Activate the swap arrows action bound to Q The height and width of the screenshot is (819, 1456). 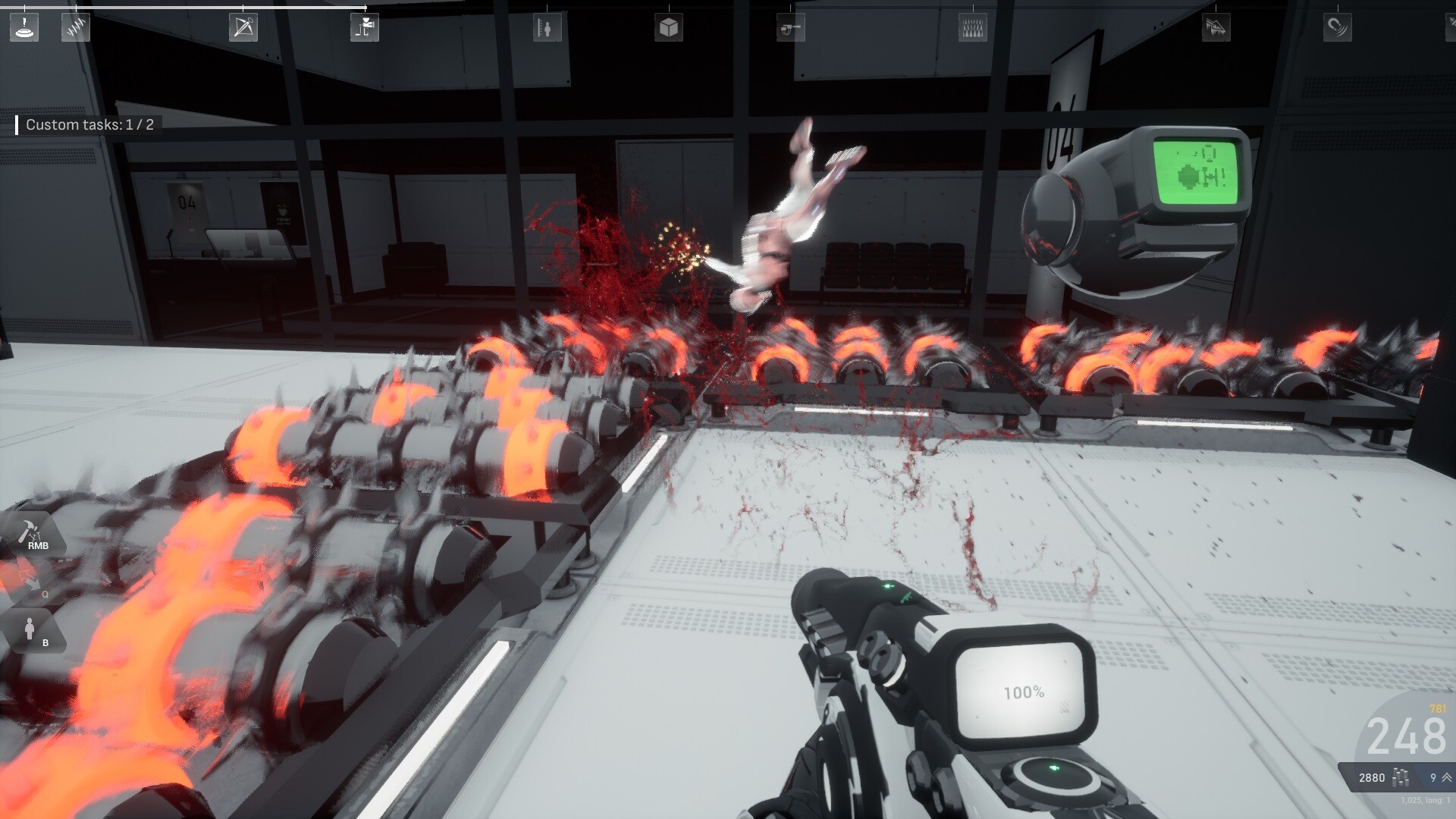[30, 580]
